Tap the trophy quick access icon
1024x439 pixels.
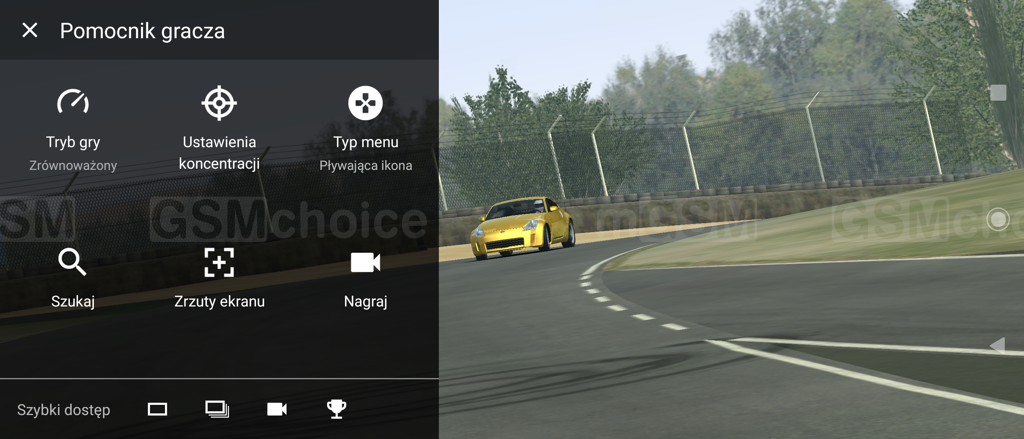(337, 409)
